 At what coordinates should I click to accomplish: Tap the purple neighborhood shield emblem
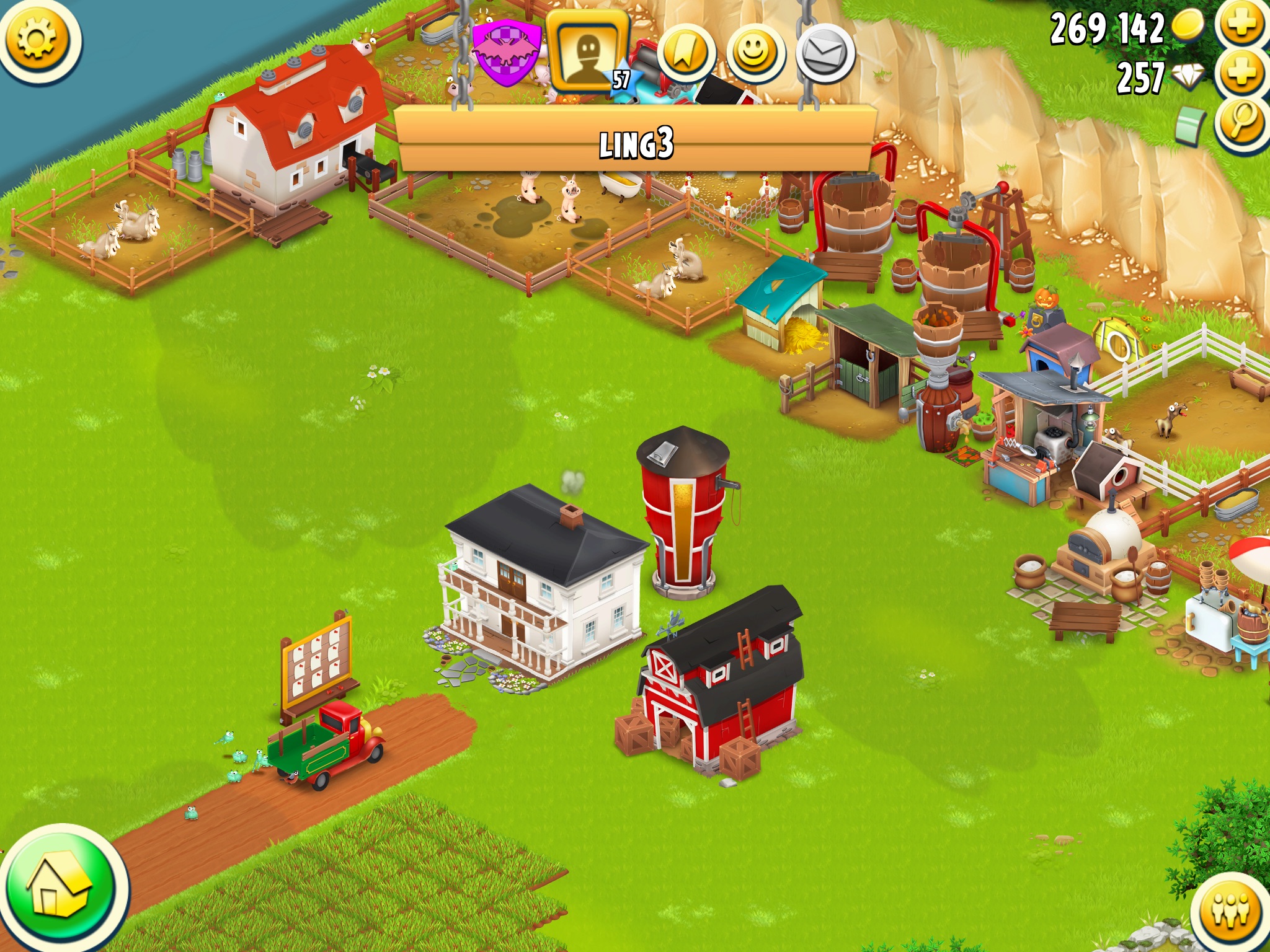[505, 51]
